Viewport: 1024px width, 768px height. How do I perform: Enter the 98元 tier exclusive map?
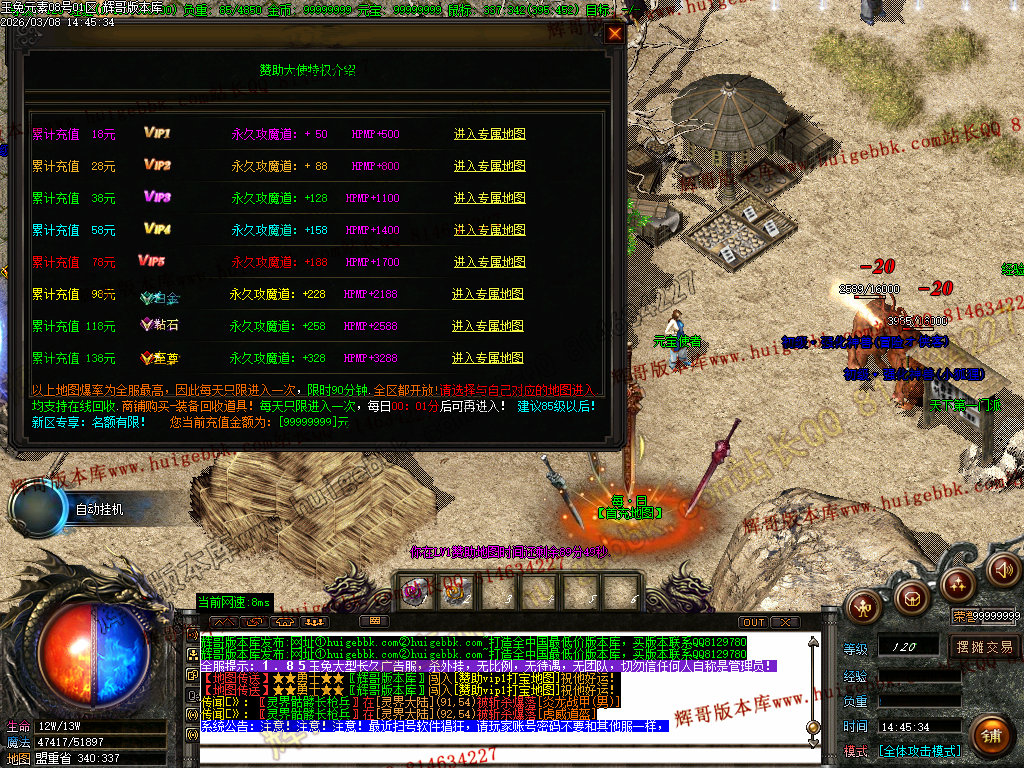[487, 294]
